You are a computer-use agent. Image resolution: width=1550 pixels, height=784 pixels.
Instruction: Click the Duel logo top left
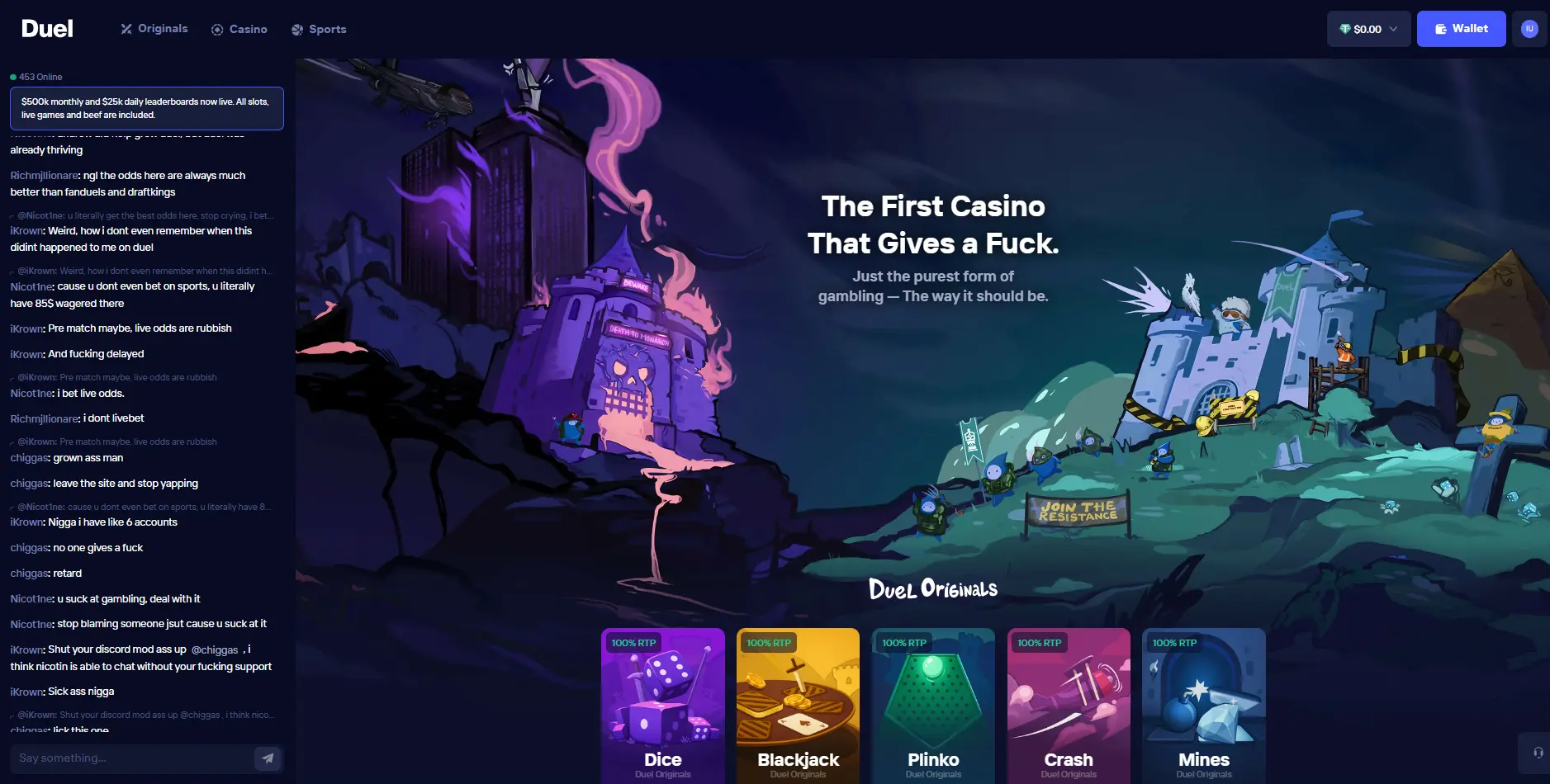pyautogui.click(x=47, y=28)
